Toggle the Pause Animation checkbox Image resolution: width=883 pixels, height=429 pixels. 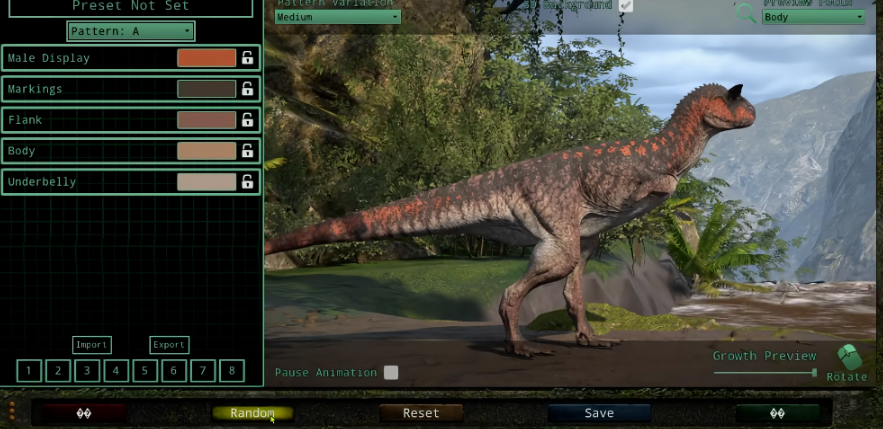tap(391, 372)
